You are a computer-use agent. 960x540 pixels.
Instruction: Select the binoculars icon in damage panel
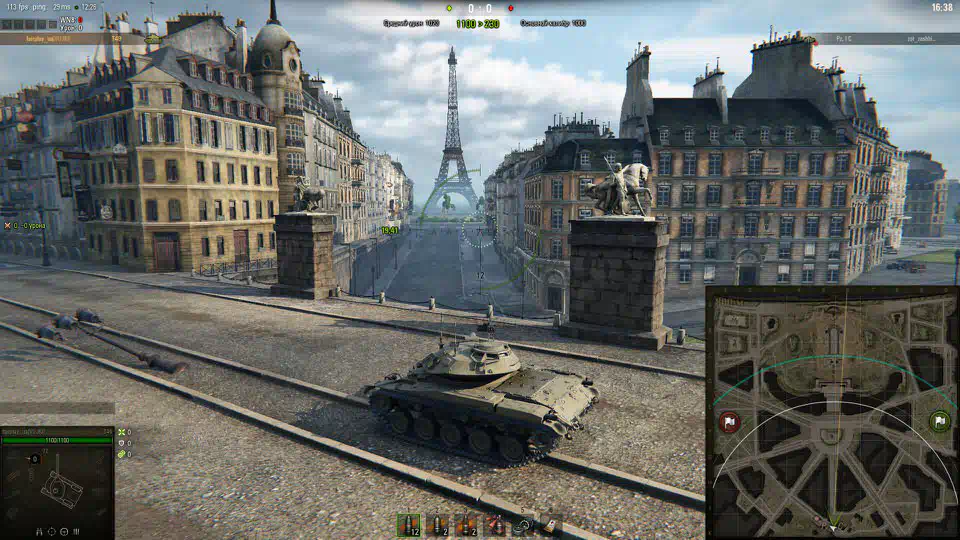tap(40, 532)
